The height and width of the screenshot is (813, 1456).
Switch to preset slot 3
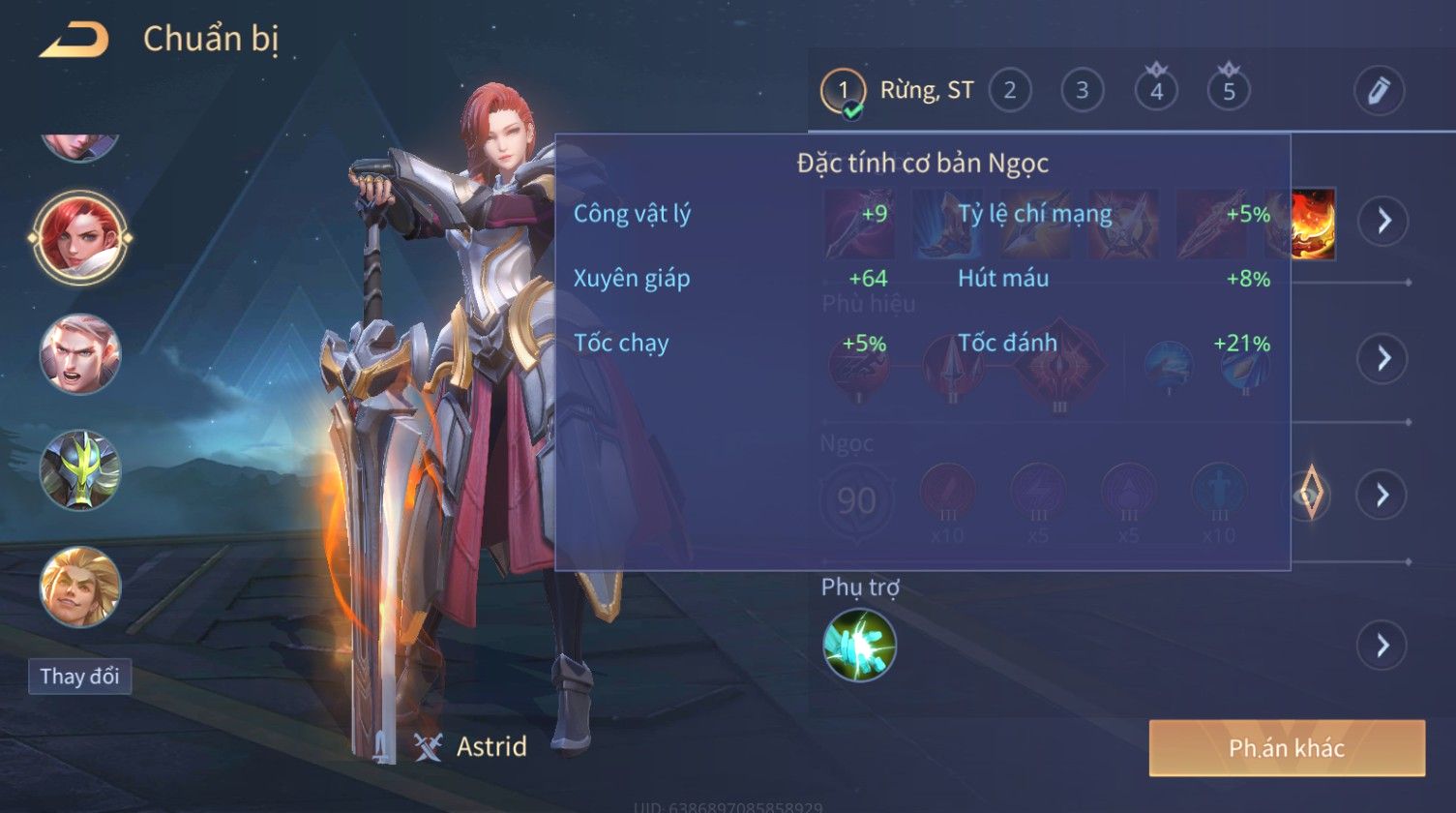point(1082,91)
